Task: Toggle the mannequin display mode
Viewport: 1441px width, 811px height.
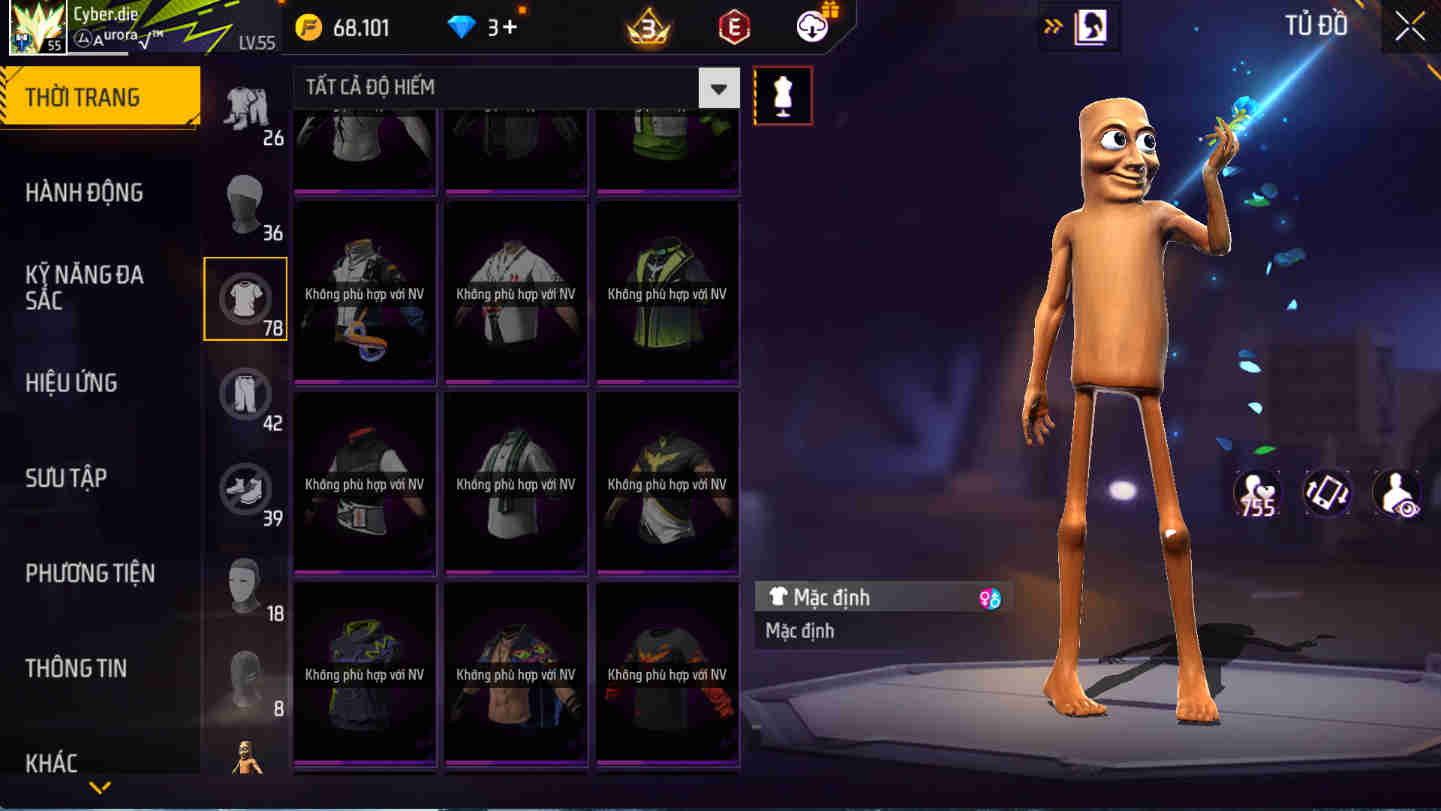Action: (x=783, y=96)
